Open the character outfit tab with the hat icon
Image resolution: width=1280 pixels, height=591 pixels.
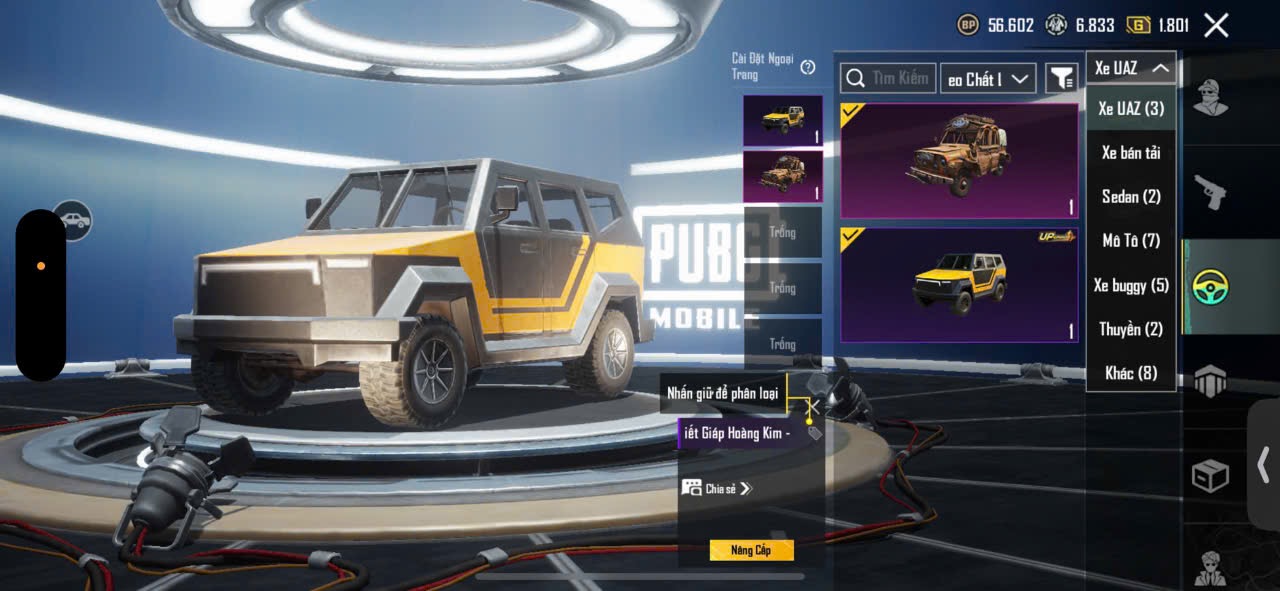[x=1211, y=97]
